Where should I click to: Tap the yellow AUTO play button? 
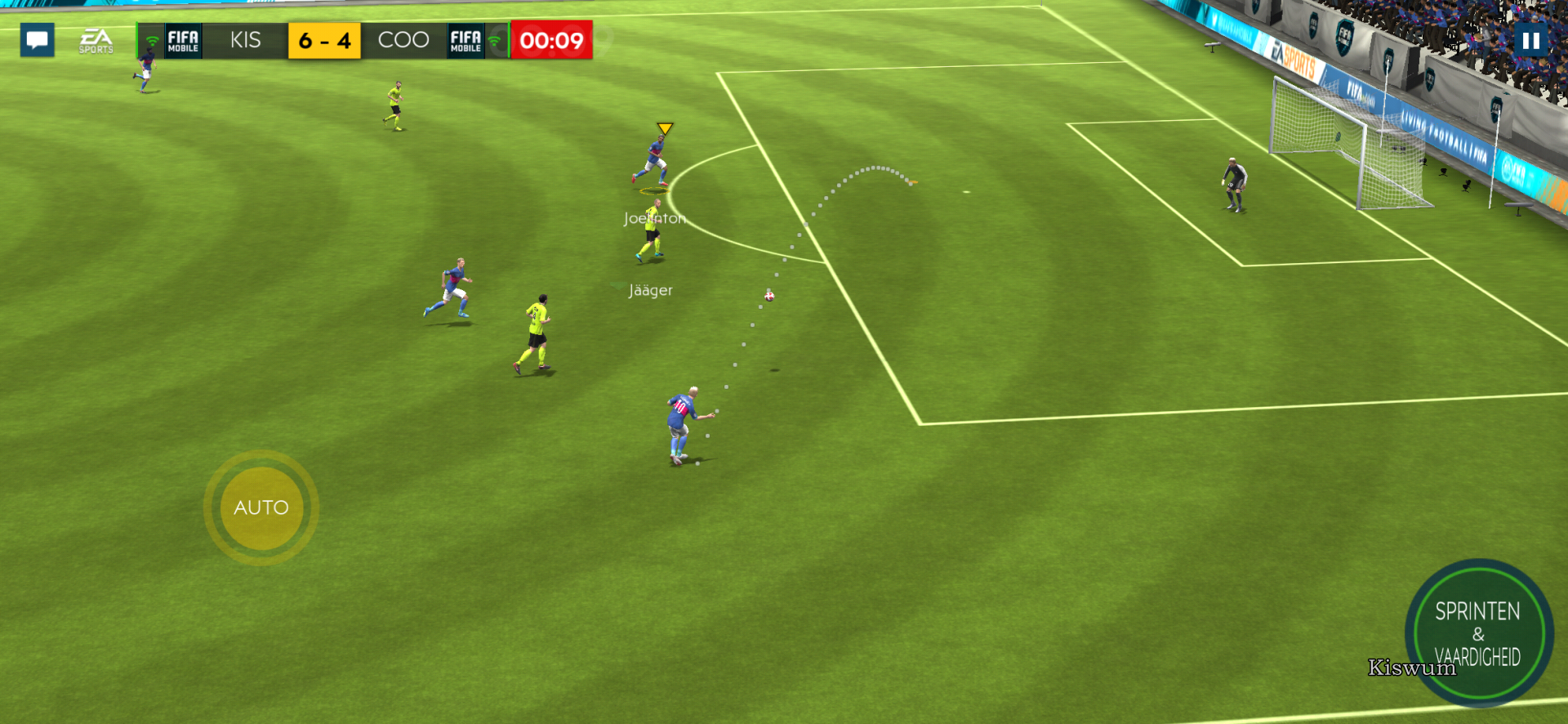261,507
